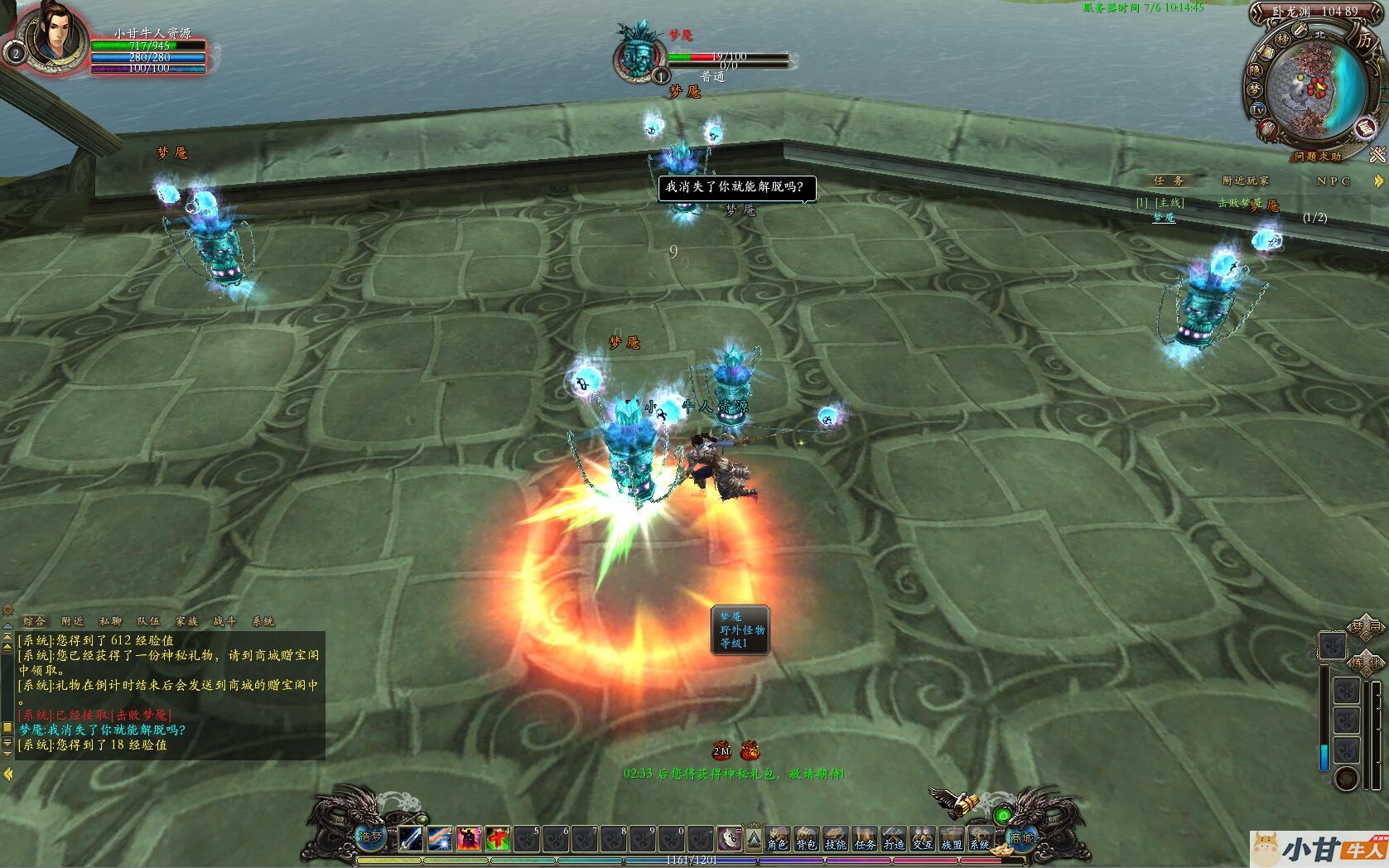This screenshot has width=1389, height=868.
Task: Click the 造梦 orb button
Action: pos(370,837)
